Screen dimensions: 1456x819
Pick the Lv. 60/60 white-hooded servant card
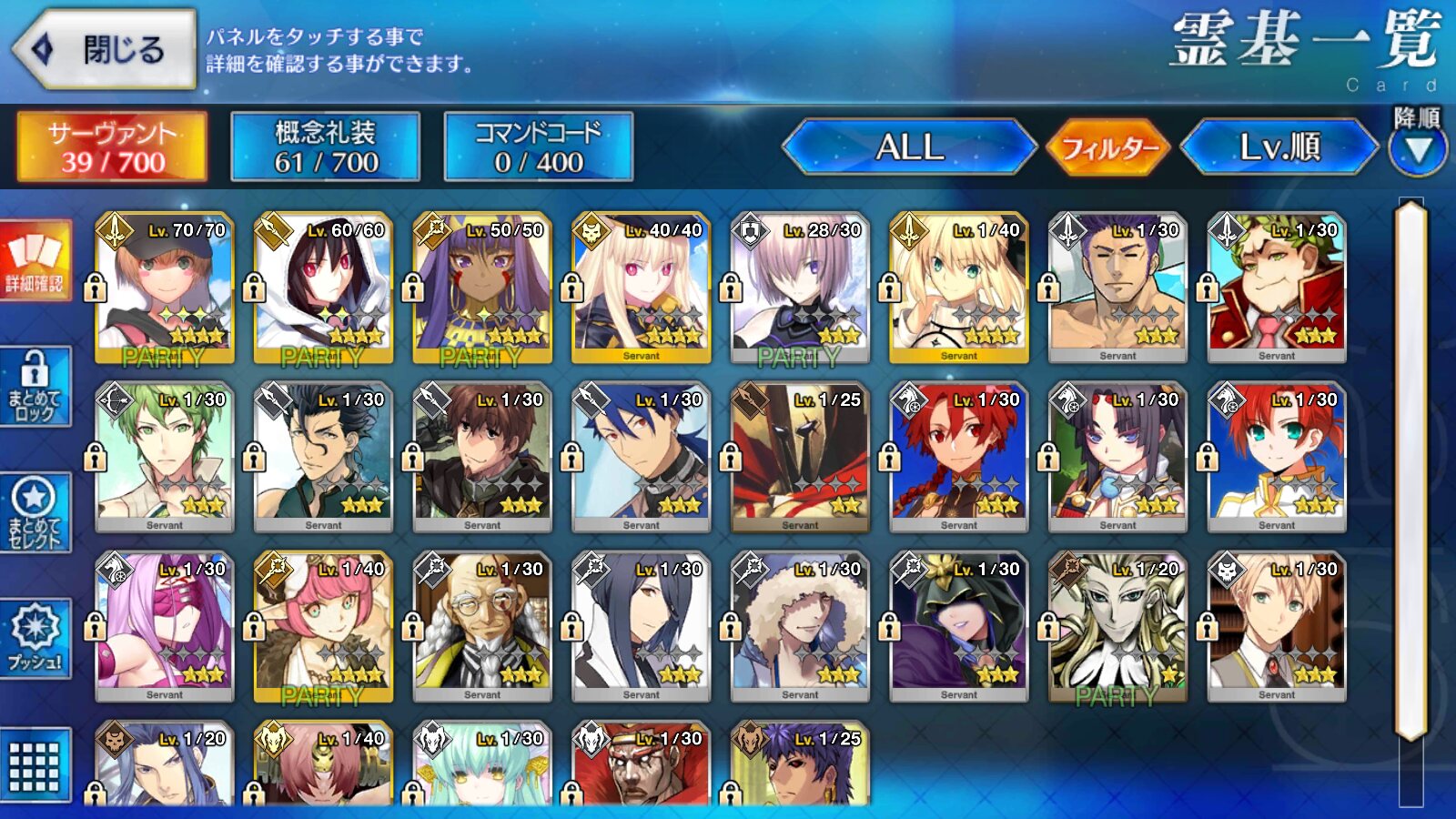[x=323, y=288]
